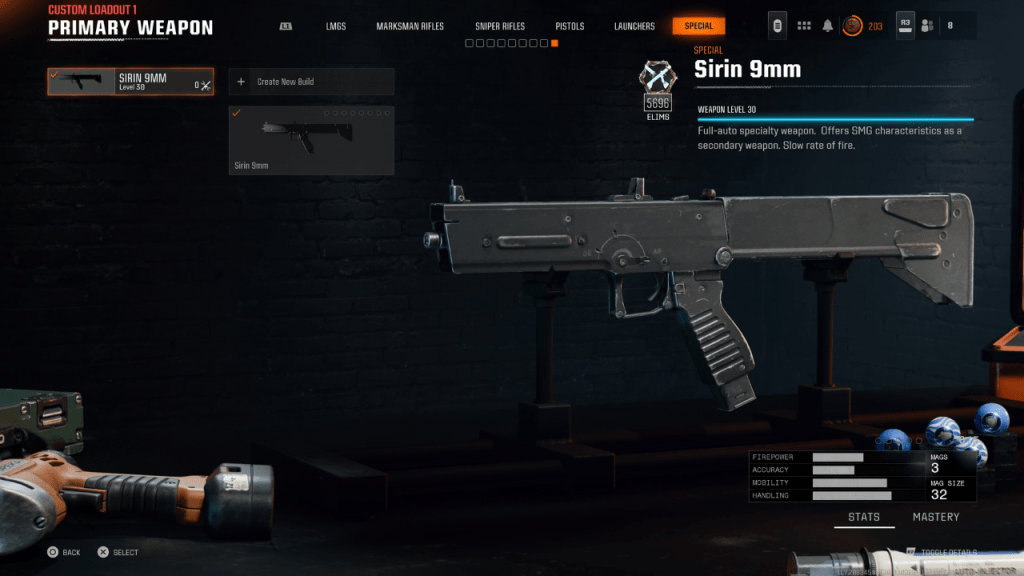Select the highlighted Special tab

click(699, 26)
